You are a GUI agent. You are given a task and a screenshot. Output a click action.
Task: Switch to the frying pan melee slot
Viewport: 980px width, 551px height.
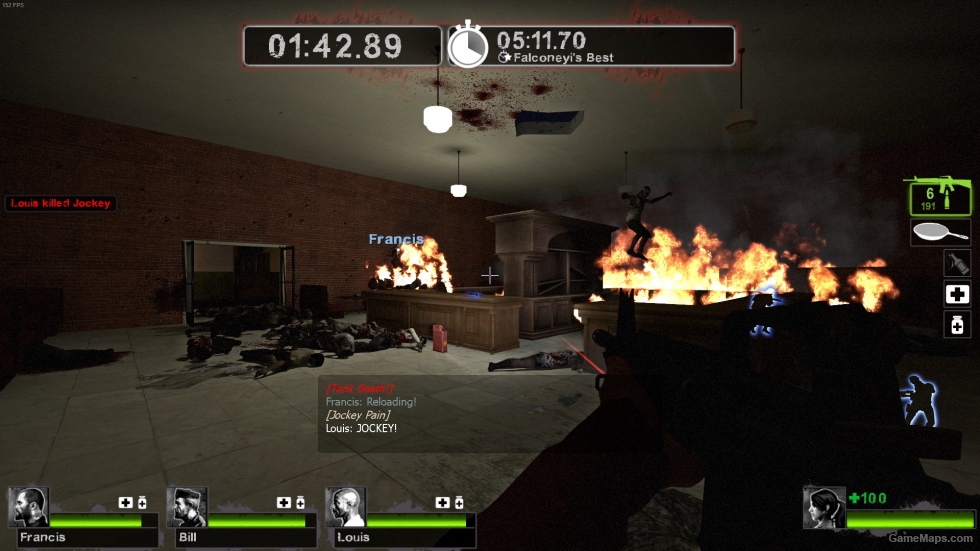coord(941,233)
